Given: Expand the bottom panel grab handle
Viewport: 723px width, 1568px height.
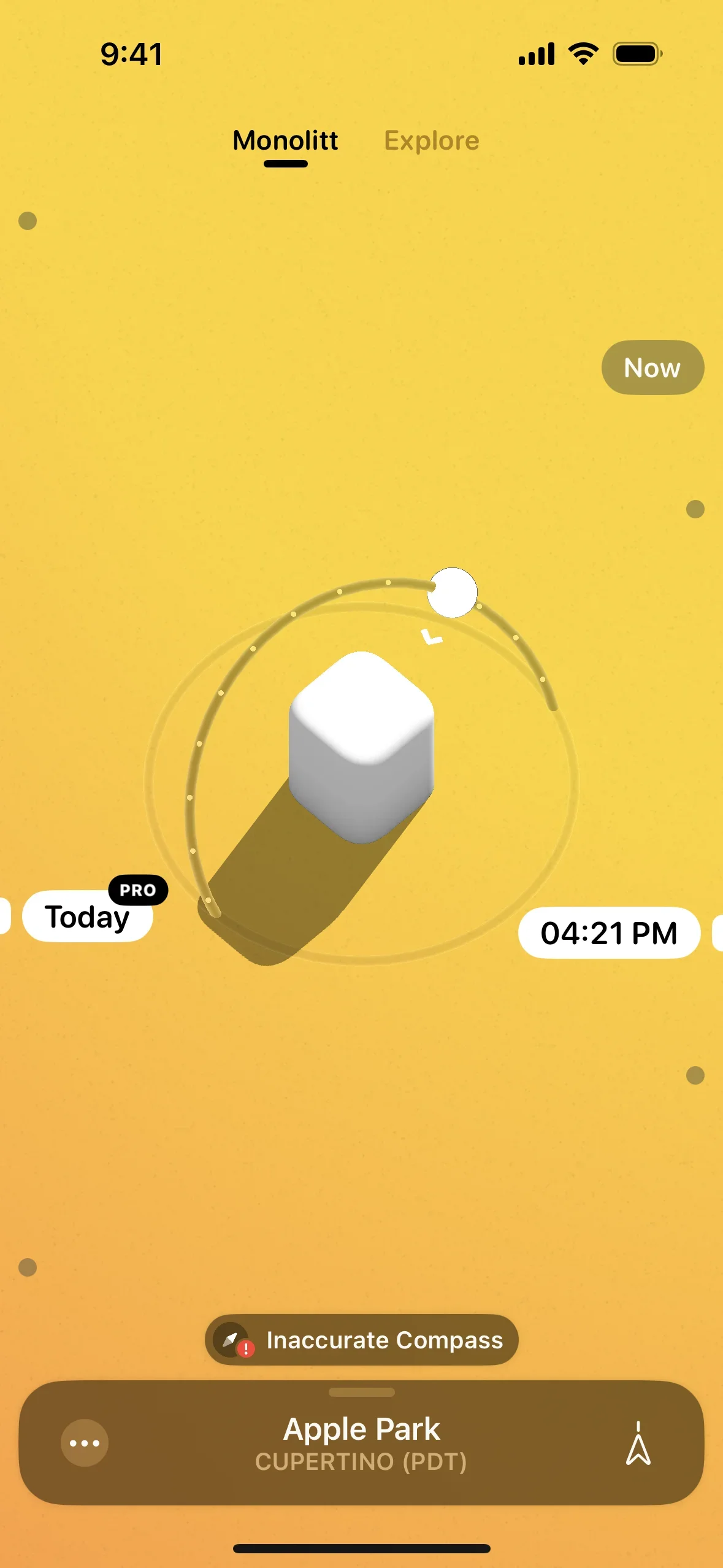Looking at the screenshot, I should coord(362,1393).
